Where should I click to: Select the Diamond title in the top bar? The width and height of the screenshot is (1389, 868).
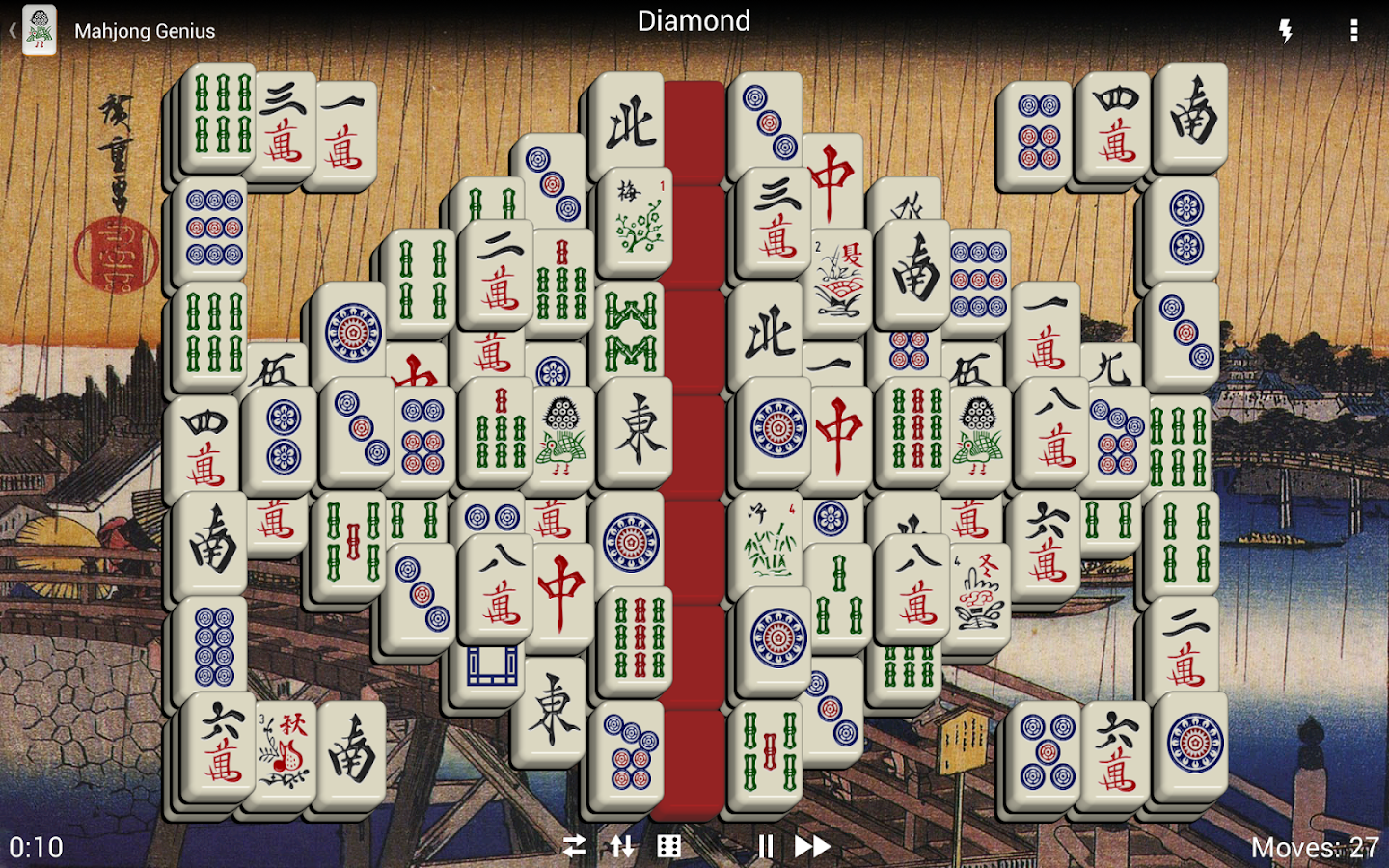(694, 21)
